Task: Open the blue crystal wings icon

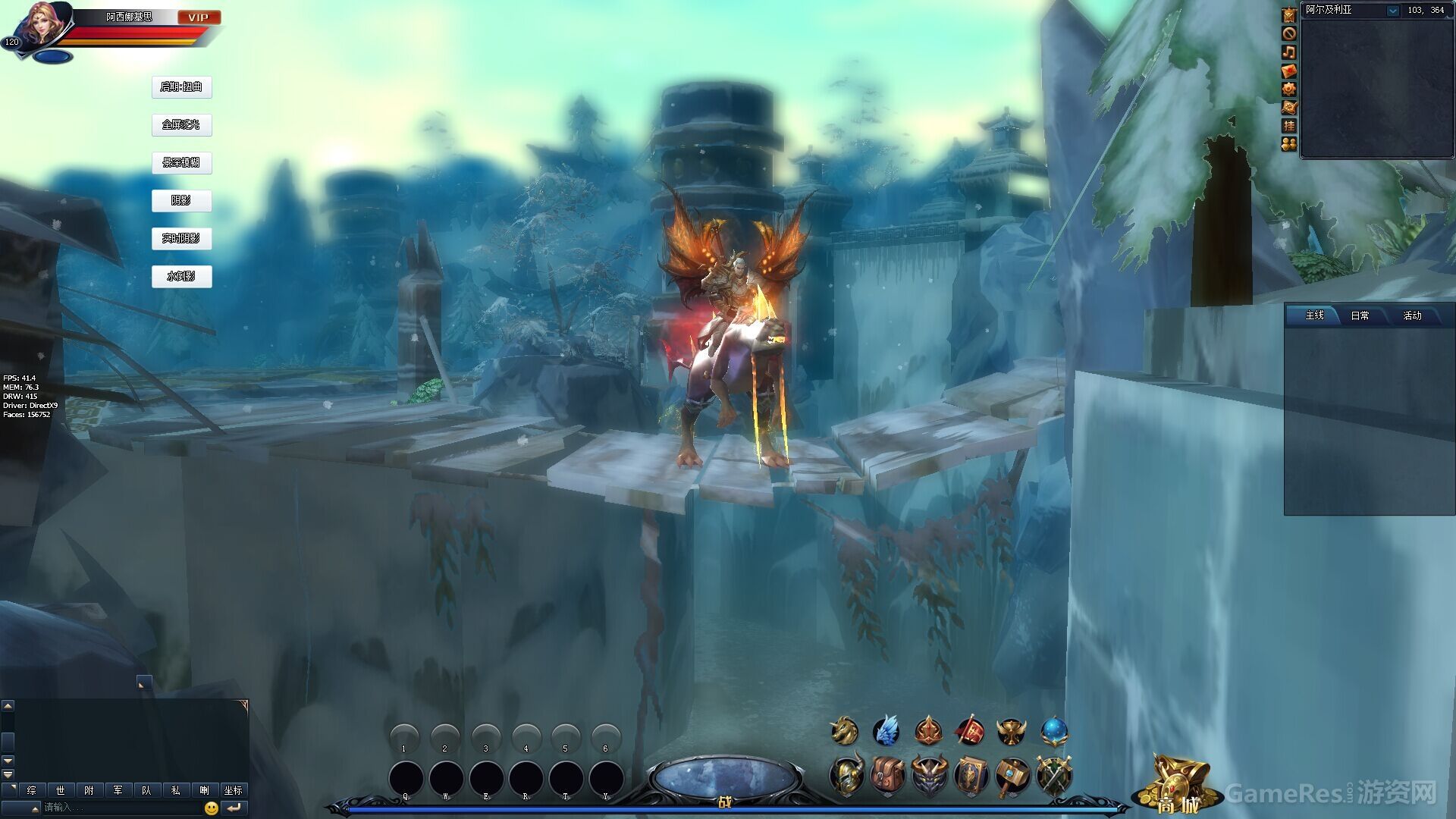Action: 886,731
